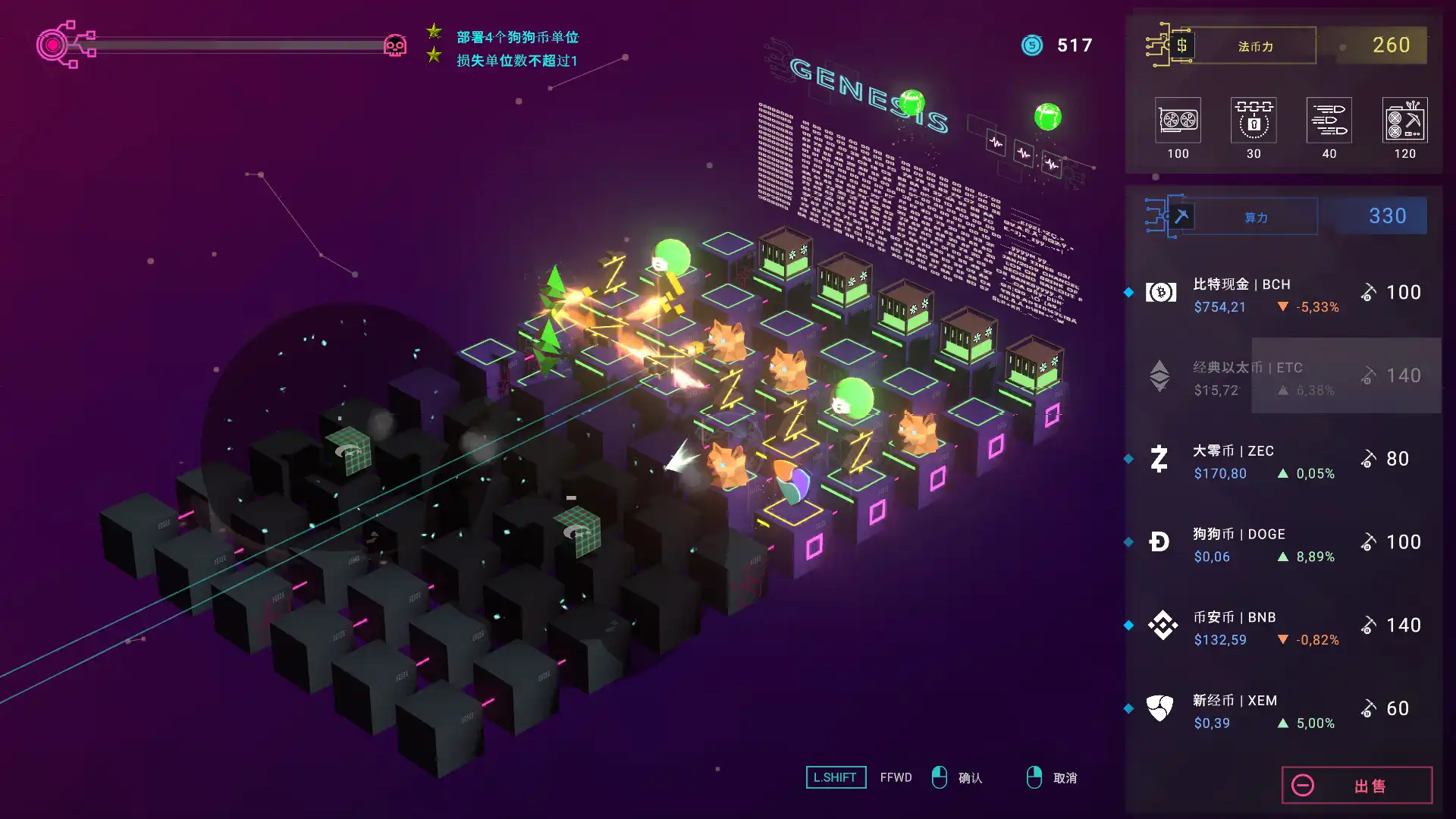Screen dimensions: 1456x819
Task: Toggle the blue diamond next to BCH
Action: (1129, 291)
